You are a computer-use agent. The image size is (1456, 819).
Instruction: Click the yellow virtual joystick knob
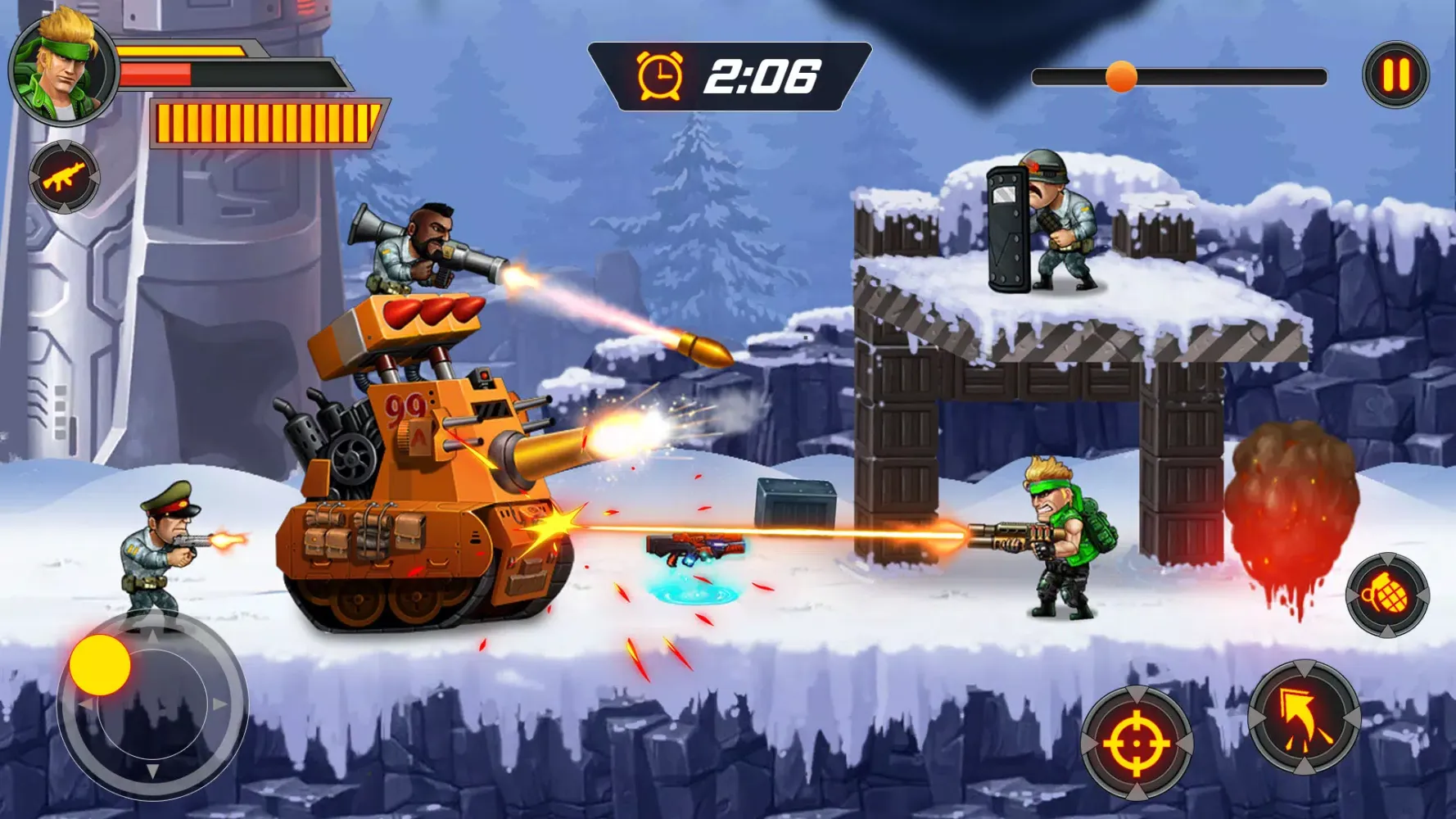pos(100,665)
